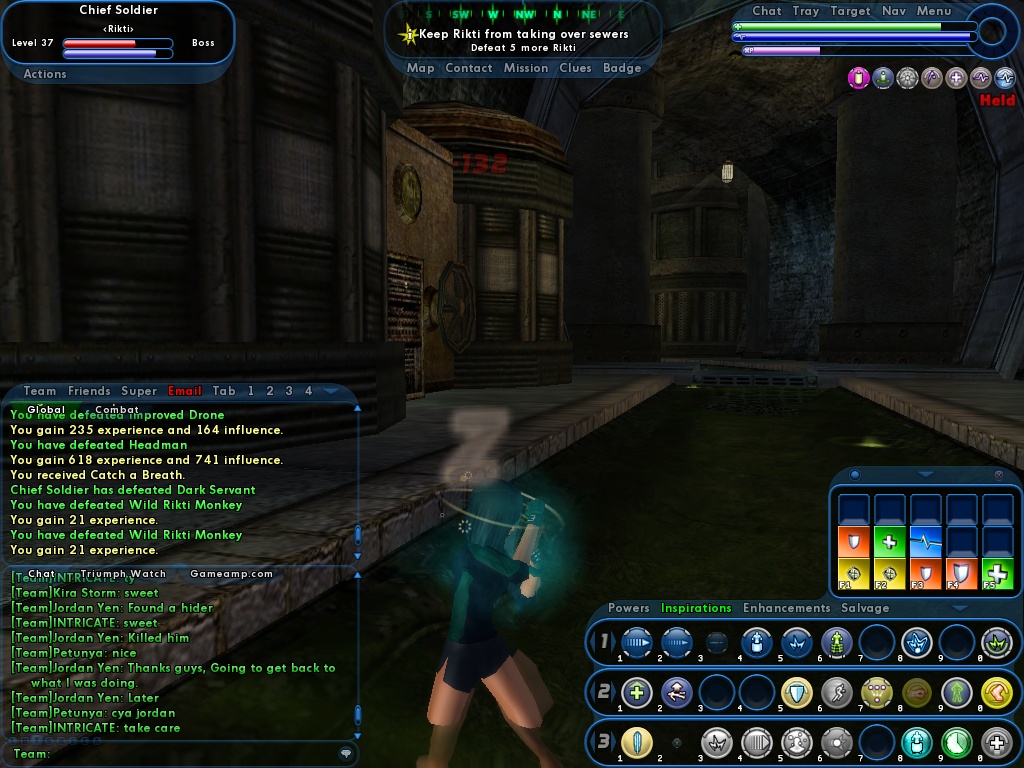Toggle the power Tray window
The image size is (1024, 768).
click(x=806, y=11)
